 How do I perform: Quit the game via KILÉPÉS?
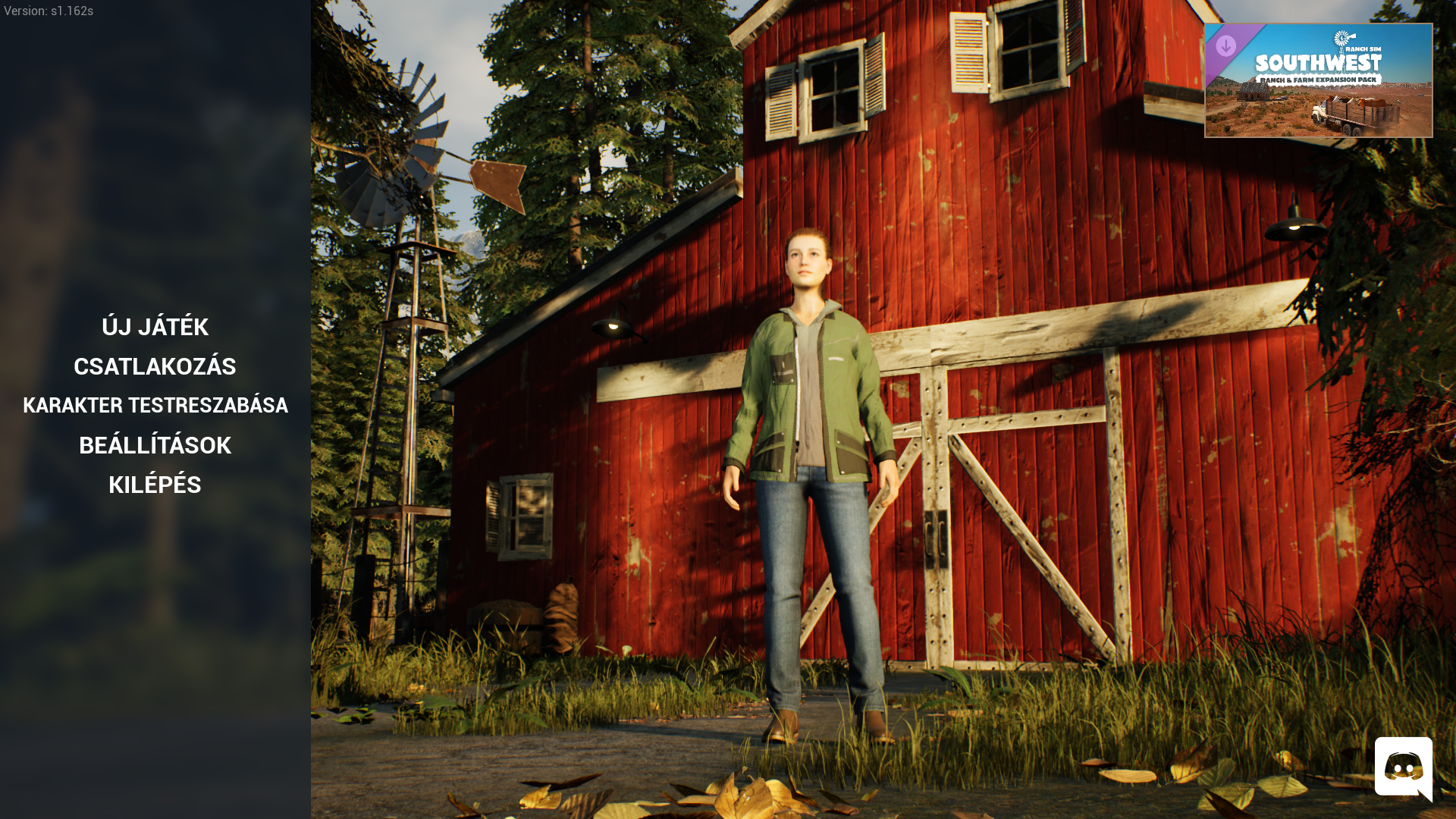coord(155,485)
